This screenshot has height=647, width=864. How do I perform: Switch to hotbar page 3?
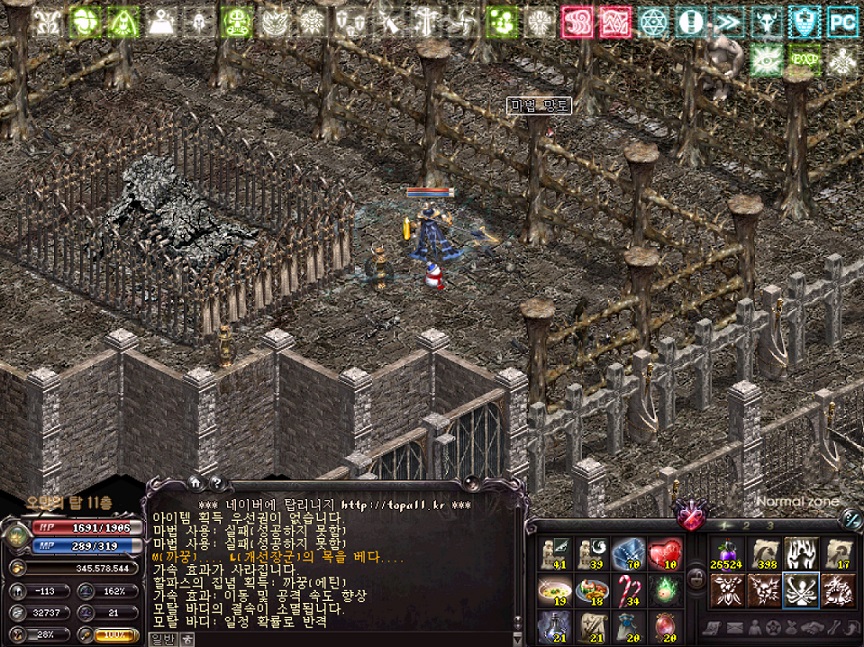click(770, 525)
